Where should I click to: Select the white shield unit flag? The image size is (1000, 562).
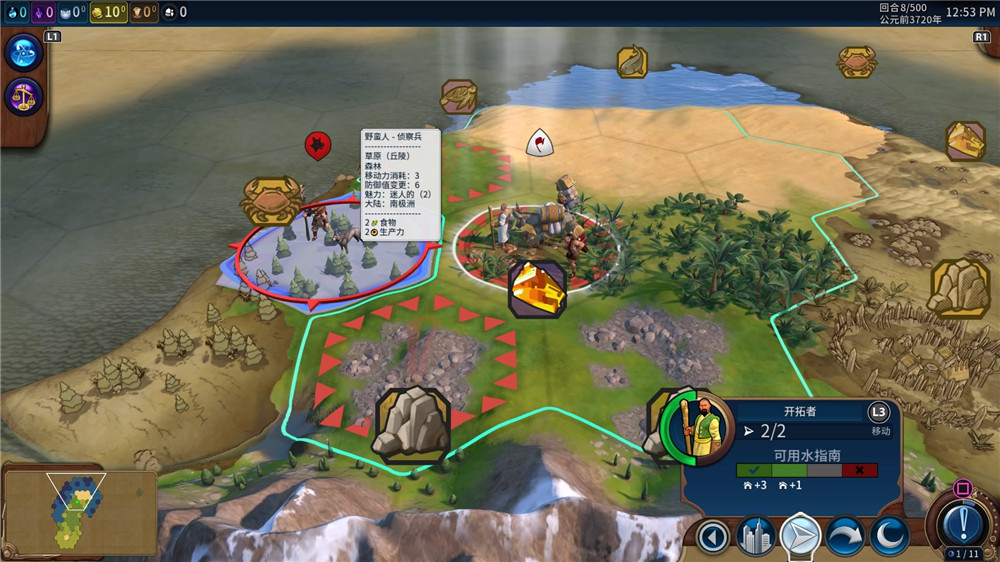(541, 143)
